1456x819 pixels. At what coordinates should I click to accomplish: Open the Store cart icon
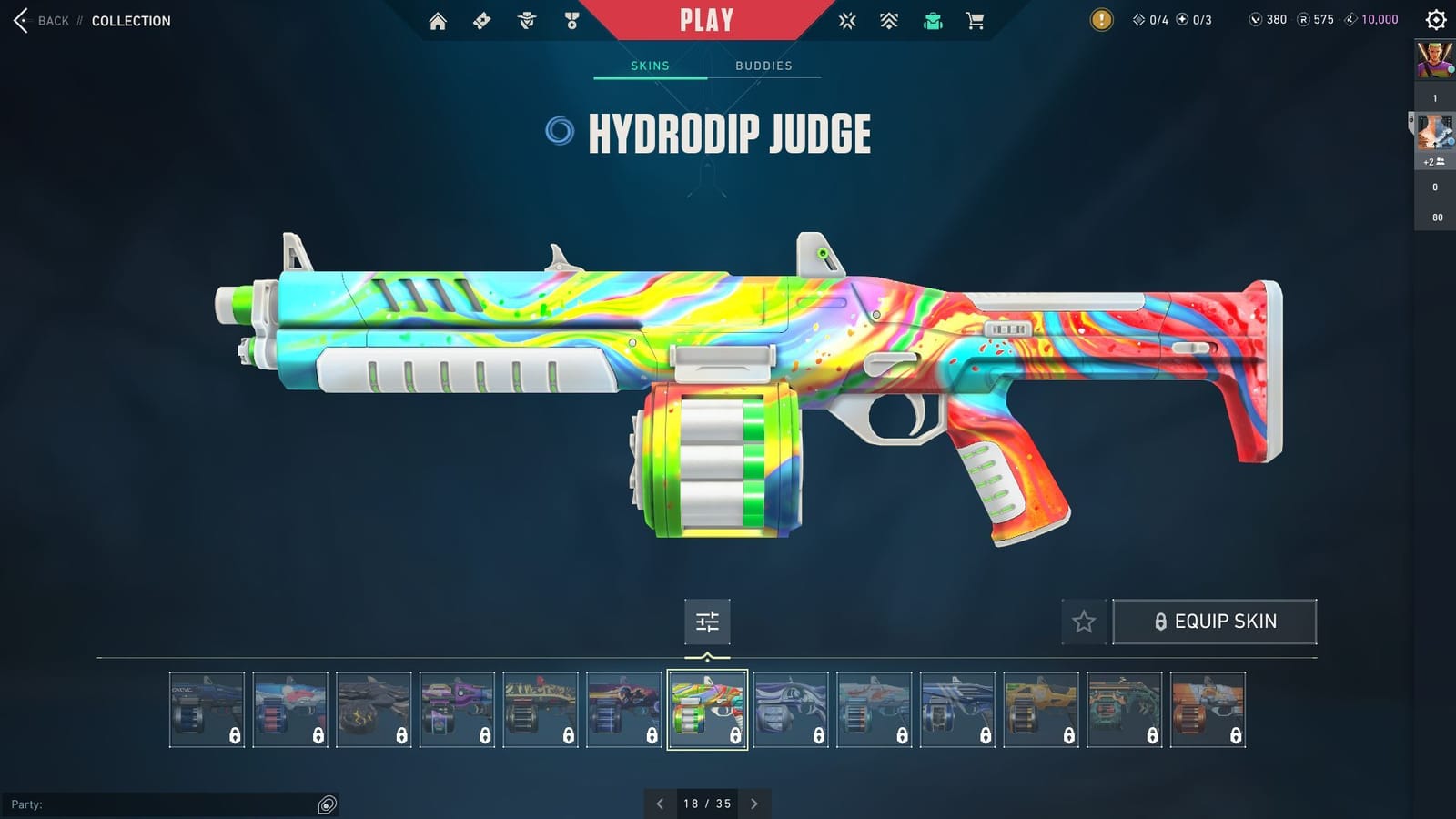pos(976,20)
